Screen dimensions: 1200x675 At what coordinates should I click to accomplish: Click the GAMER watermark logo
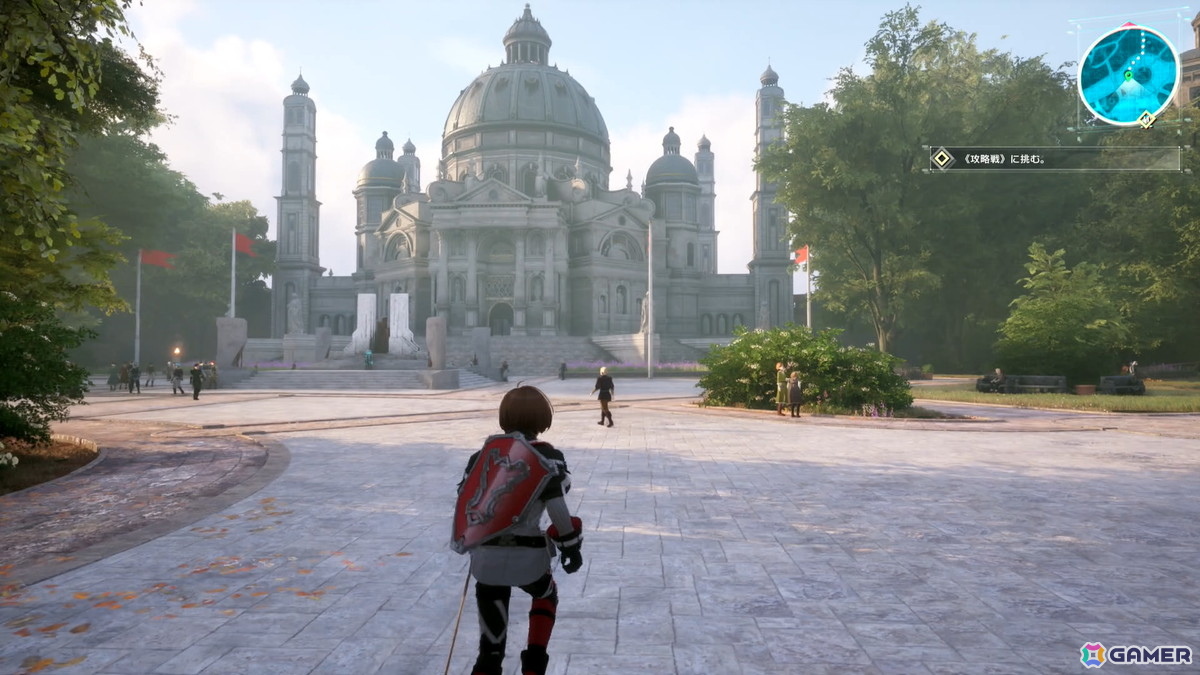coord(1135,654)
